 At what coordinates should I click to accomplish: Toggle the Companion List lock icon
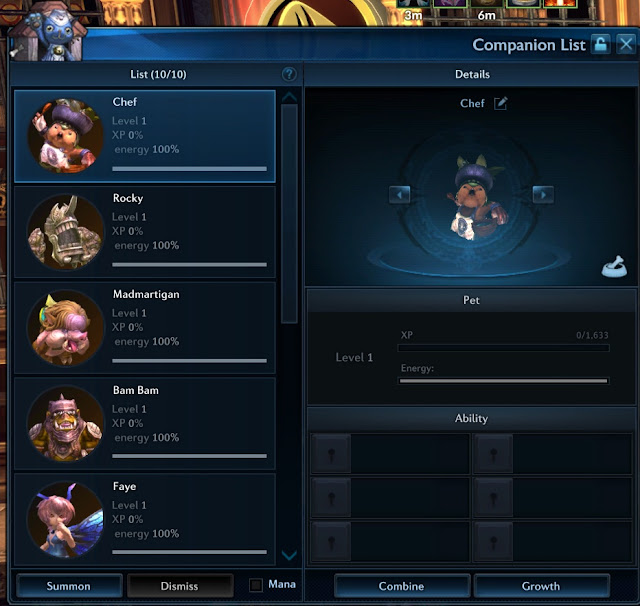click(600, 44)
